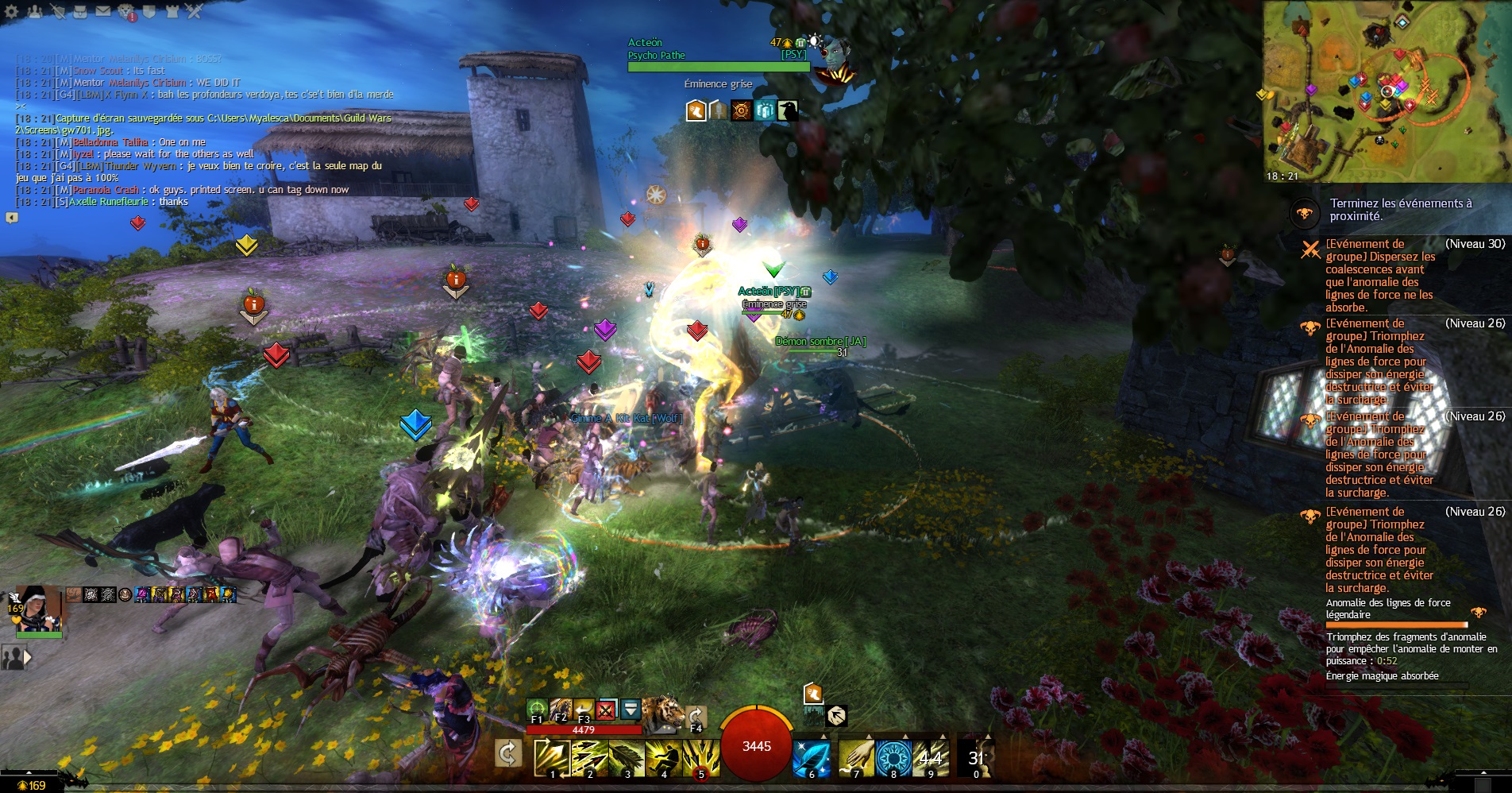
Task: Open the PvP crossed swords panel
Action: click(x=195, y=11)
